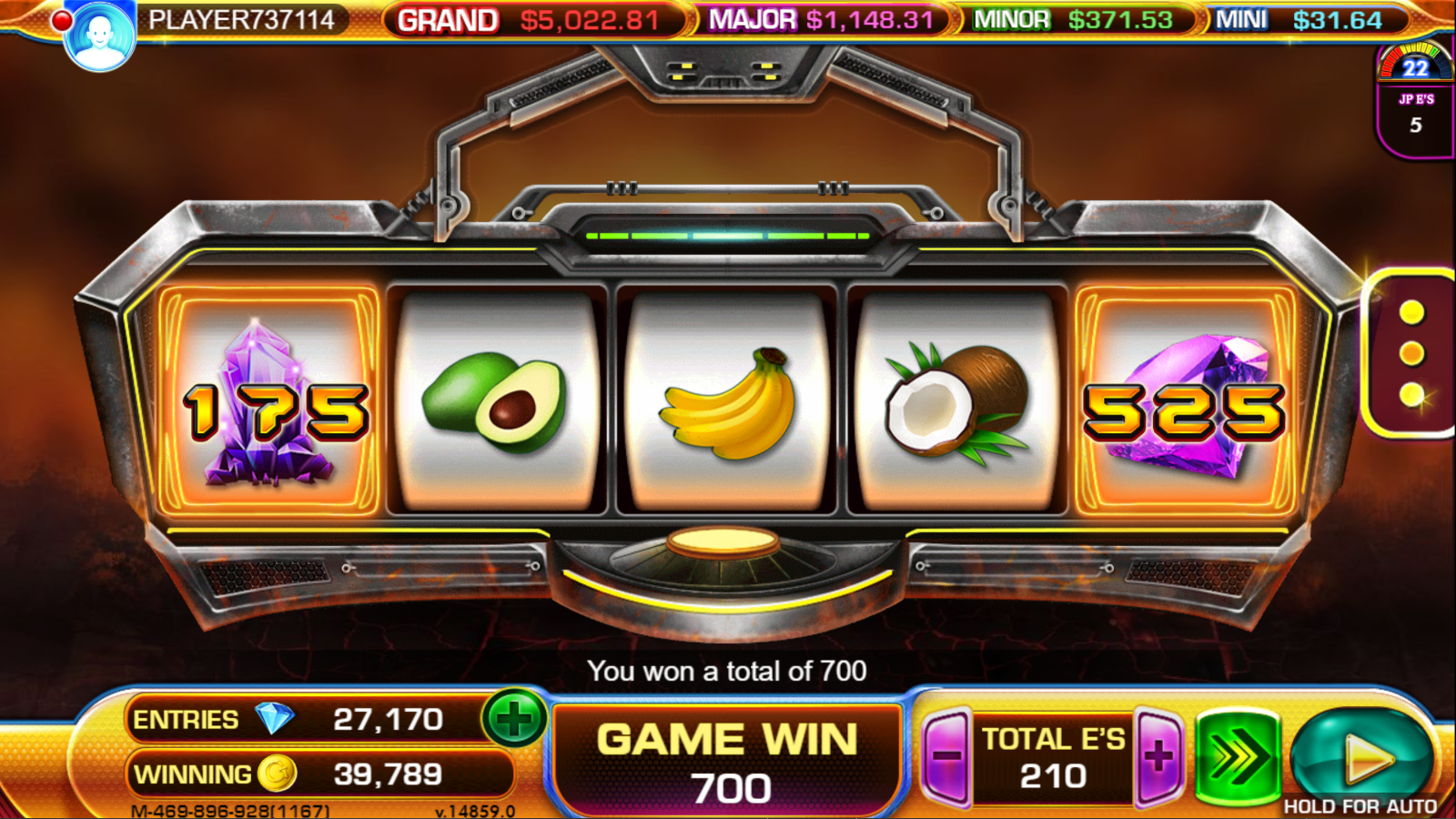Open the three-dot side menu
This screenshot has height=819, width=1456.
(x=1411, y=353)
